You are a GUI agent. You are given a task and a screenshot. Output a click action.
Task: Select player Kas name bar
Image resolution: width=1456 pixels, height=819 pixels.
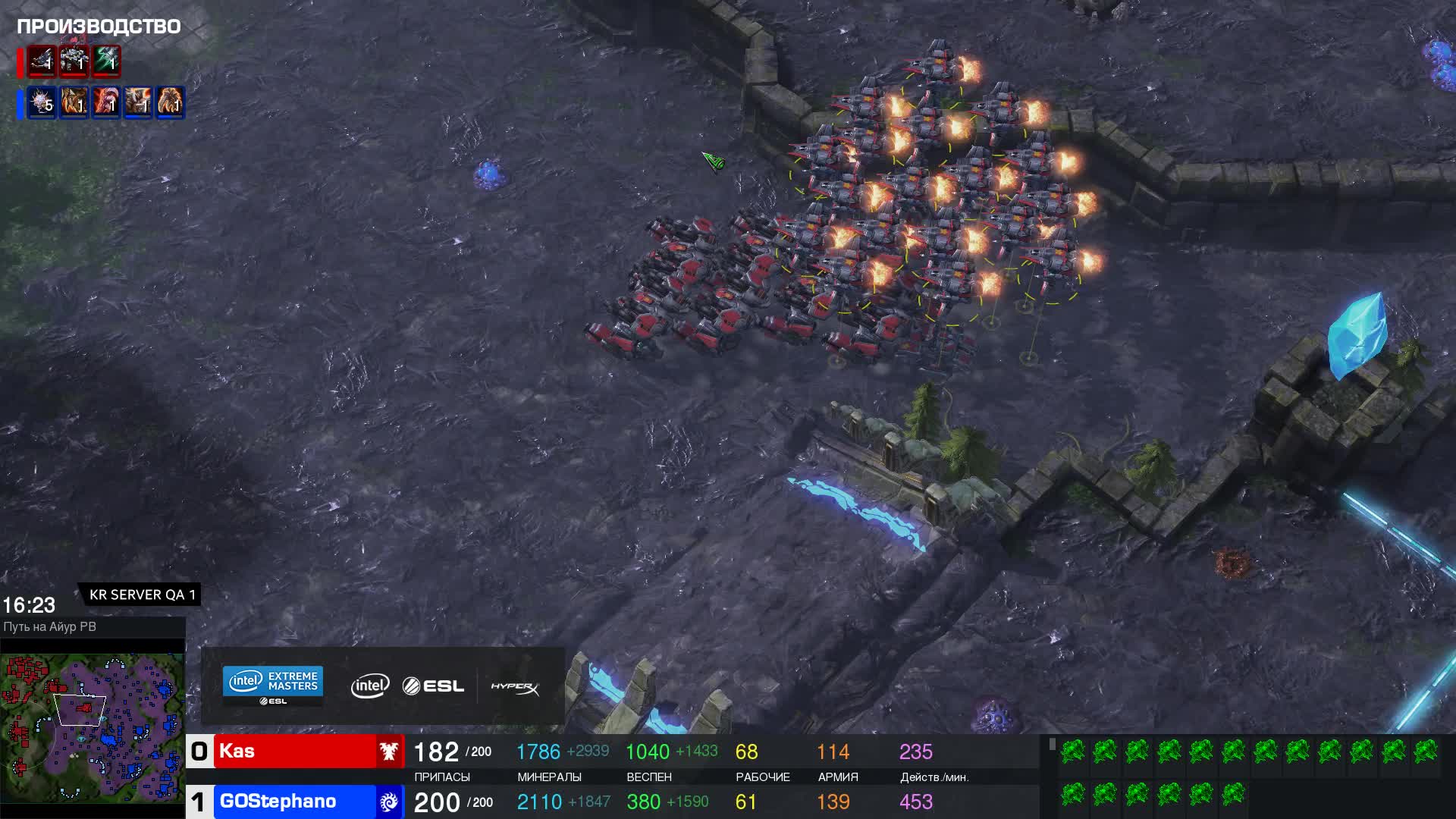click(x=295, y=752)
